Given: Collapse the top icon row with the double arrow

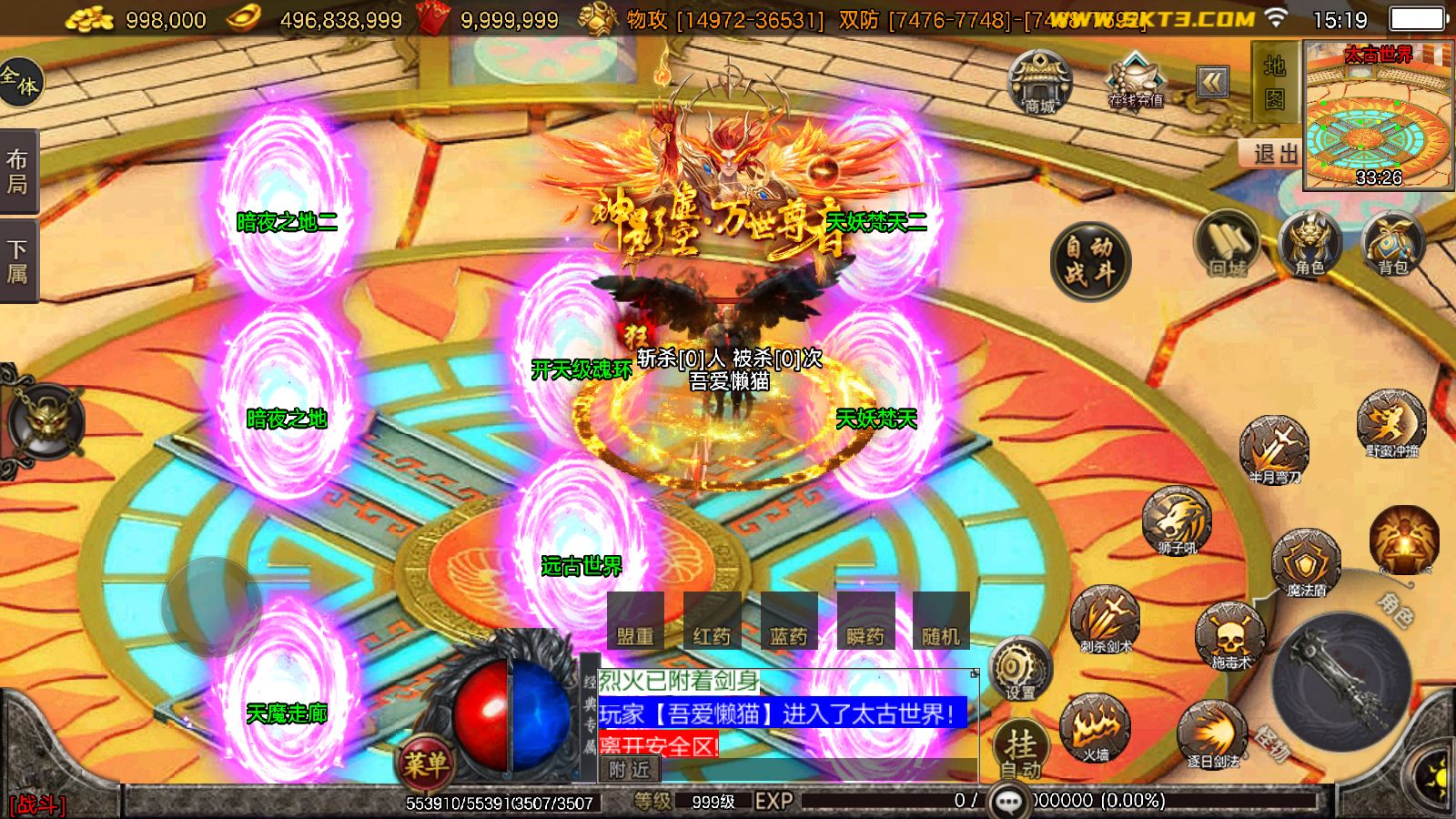Looking at the screenshot, I should [1212, 83].
